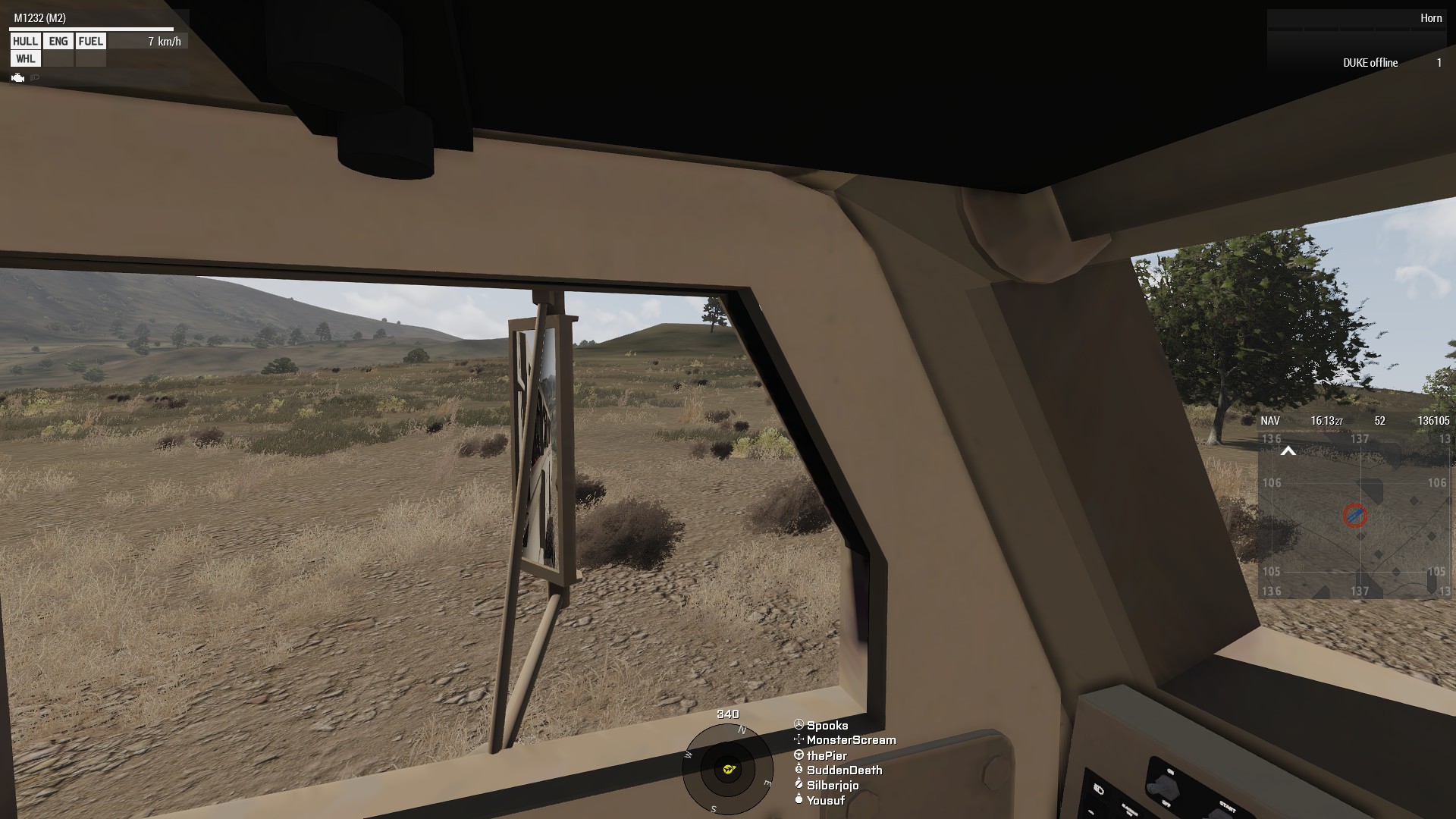Image resolution: width=1456 pixels, height=819 pixels.
Task: Click the DUKE offline status line
Action: click(x=1370, y=63)
